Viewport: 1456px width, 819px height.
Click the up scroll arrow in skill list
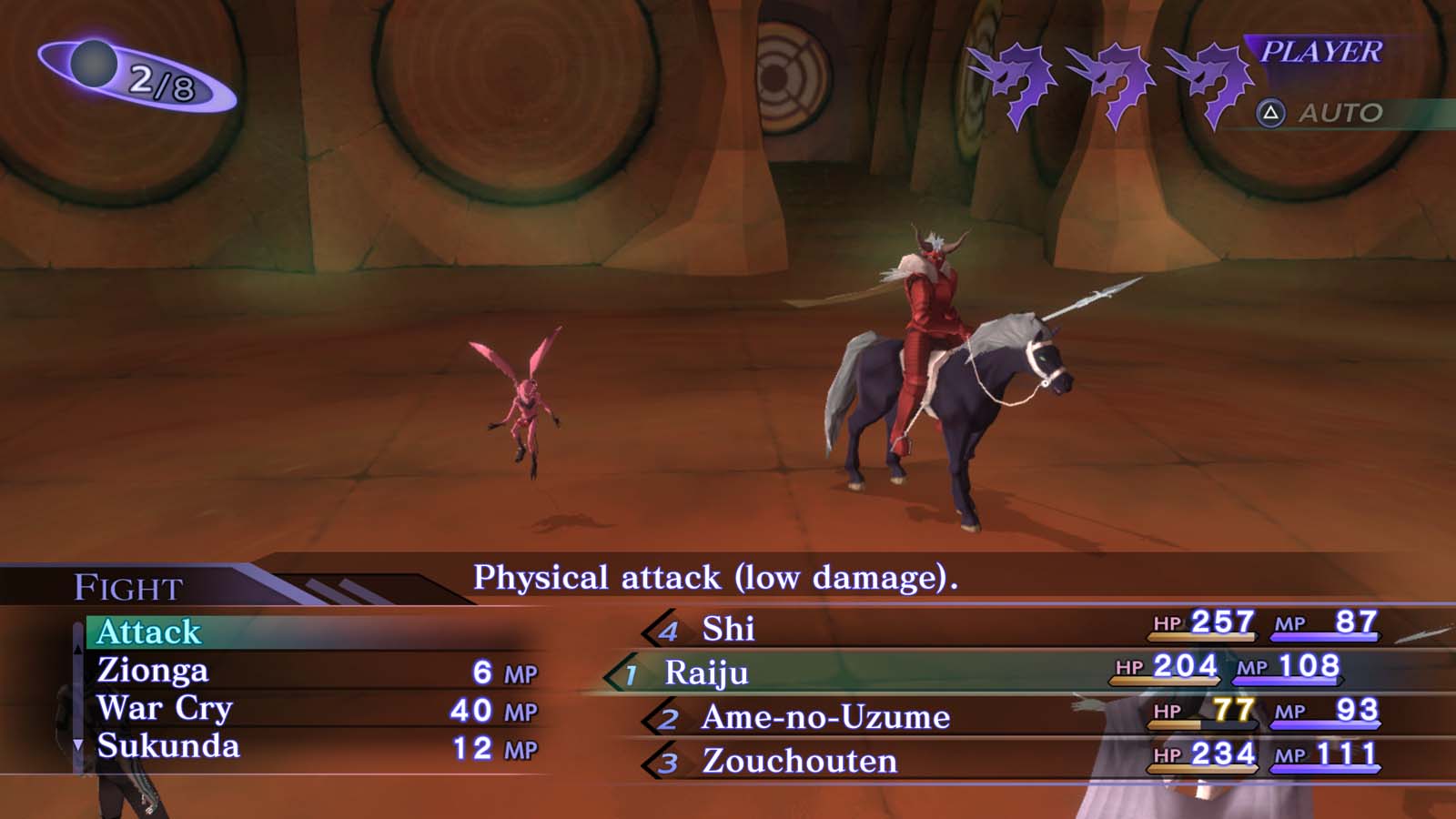[80, 650]
